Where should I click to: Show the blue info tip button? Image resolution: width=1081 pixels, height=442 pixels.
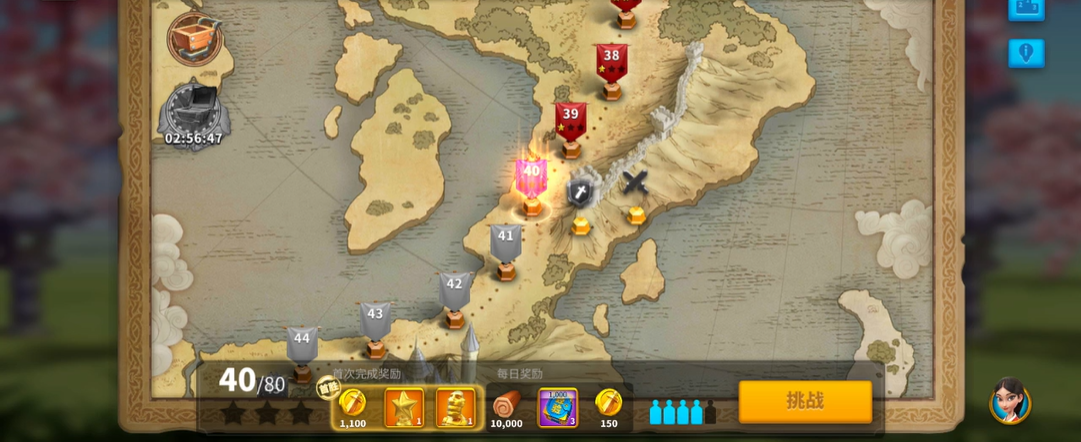click(x=1026, y=53)
